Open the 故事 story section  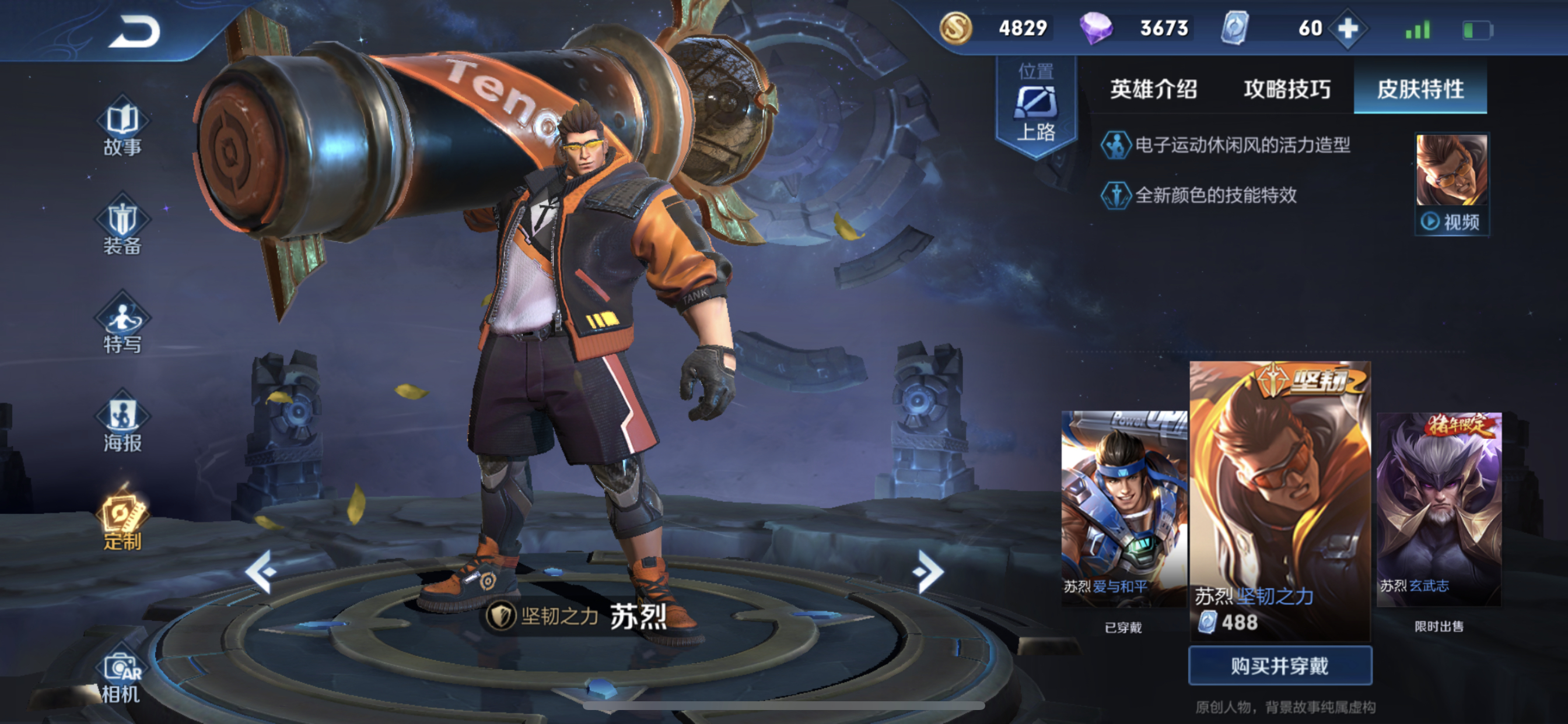123,126
